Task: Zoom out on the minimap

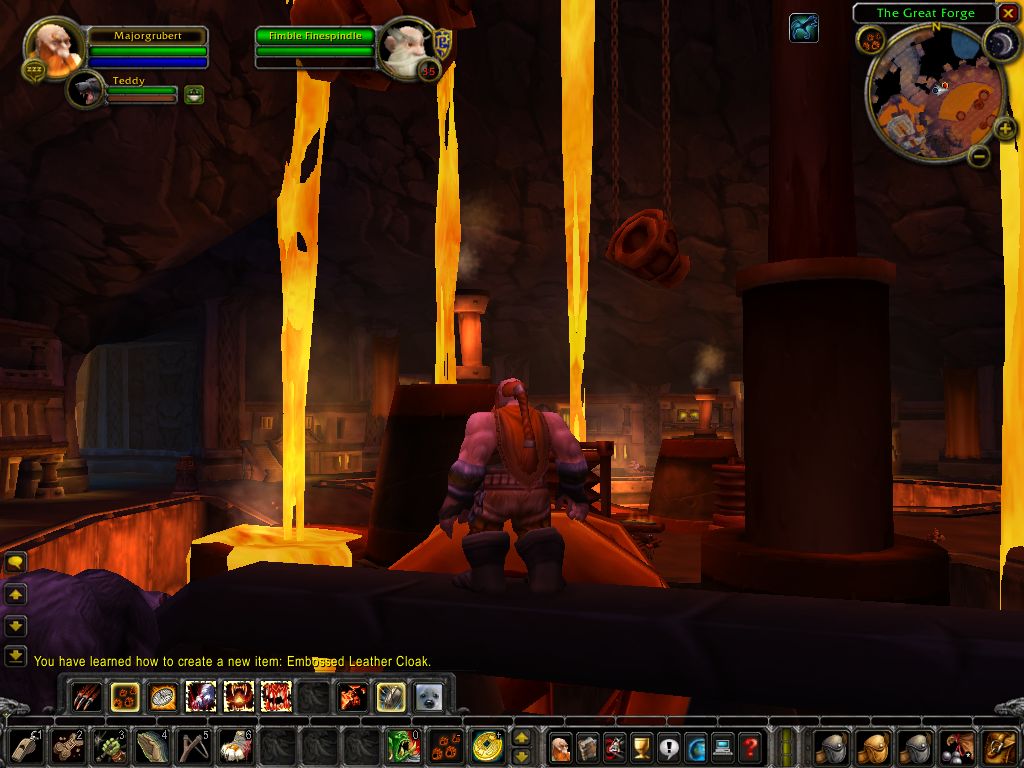Action: coord(980,155)
